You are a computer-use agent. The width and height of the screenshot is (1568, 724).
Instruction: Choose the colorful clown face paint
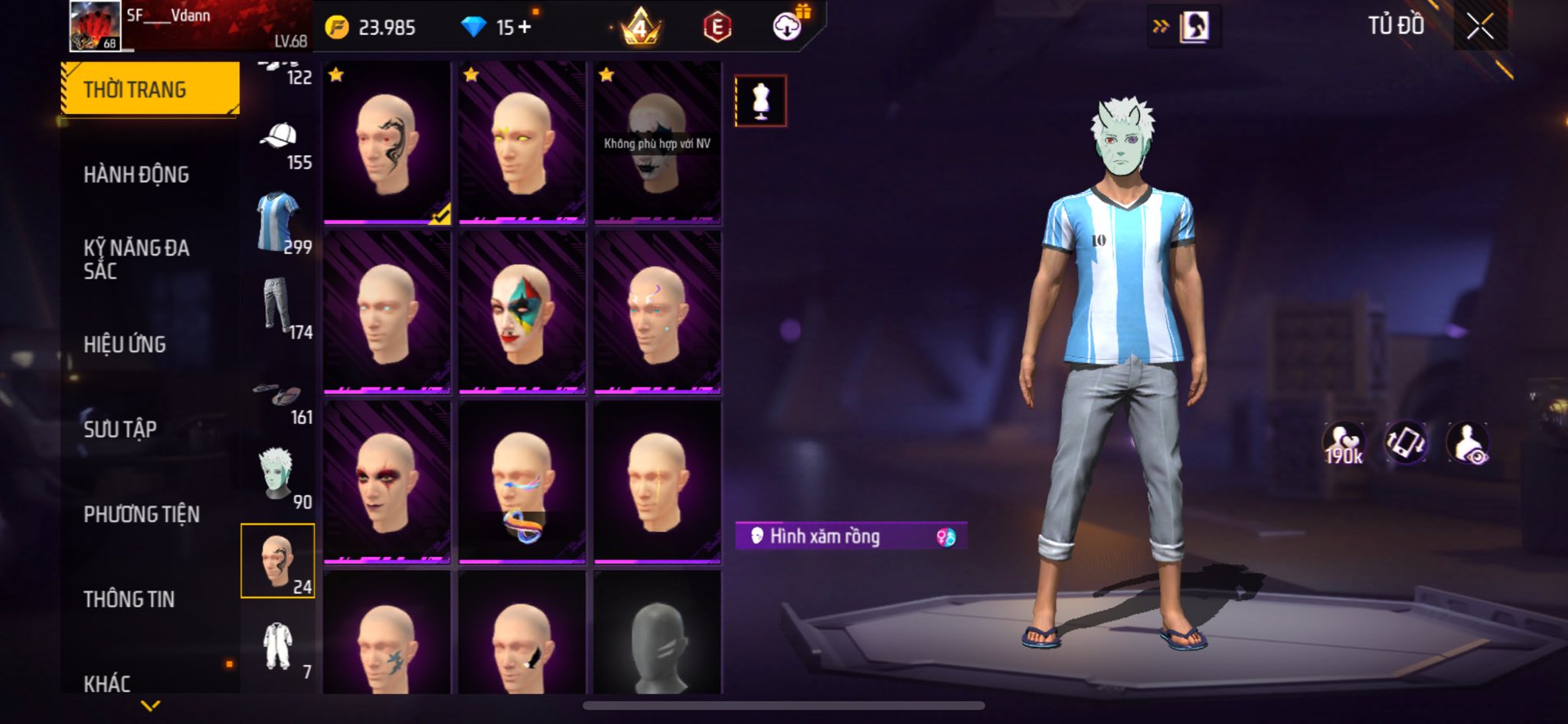[x=522, y=313]
